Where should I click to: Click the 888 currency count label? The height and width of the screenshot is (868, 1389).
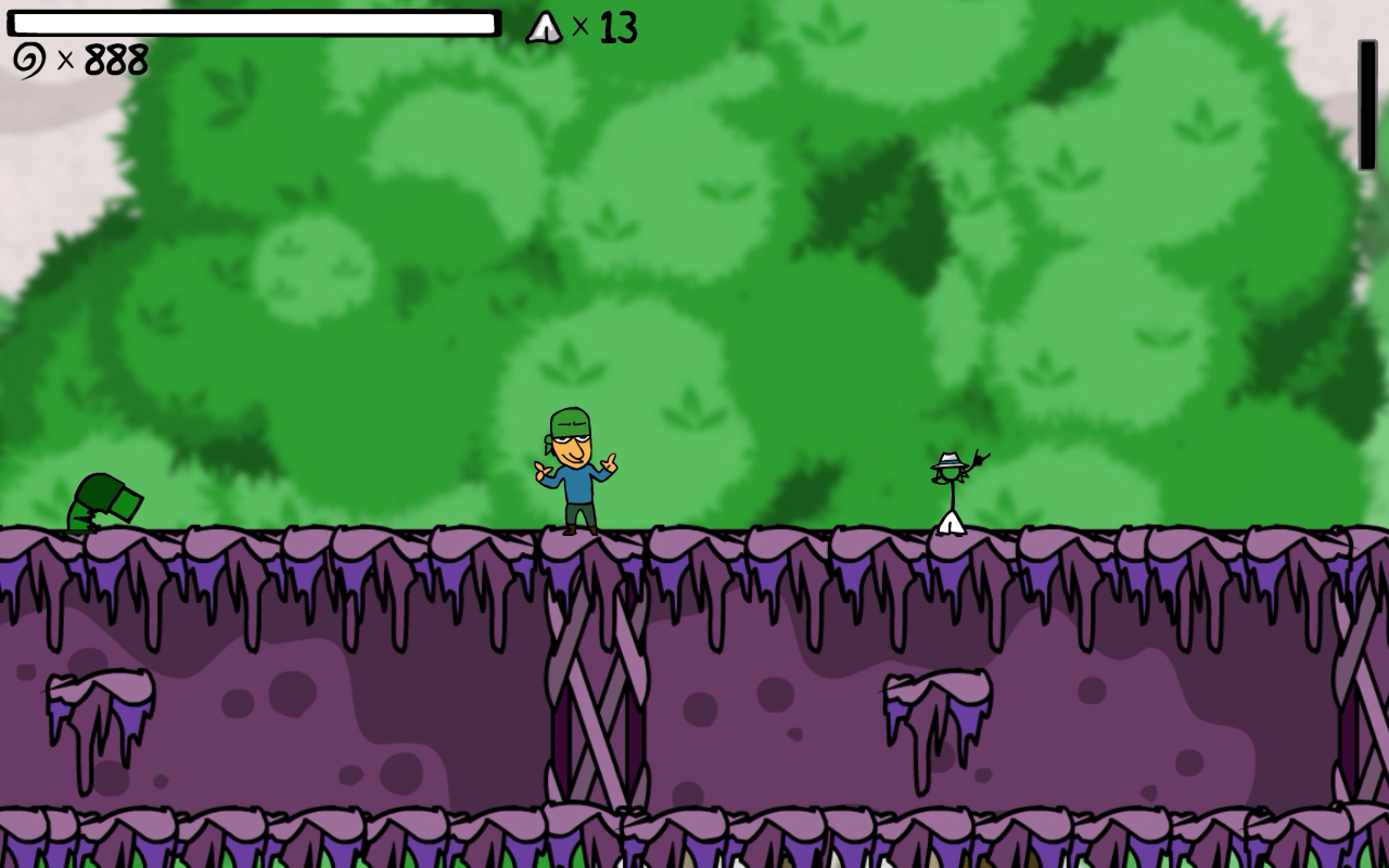(113, 59)
